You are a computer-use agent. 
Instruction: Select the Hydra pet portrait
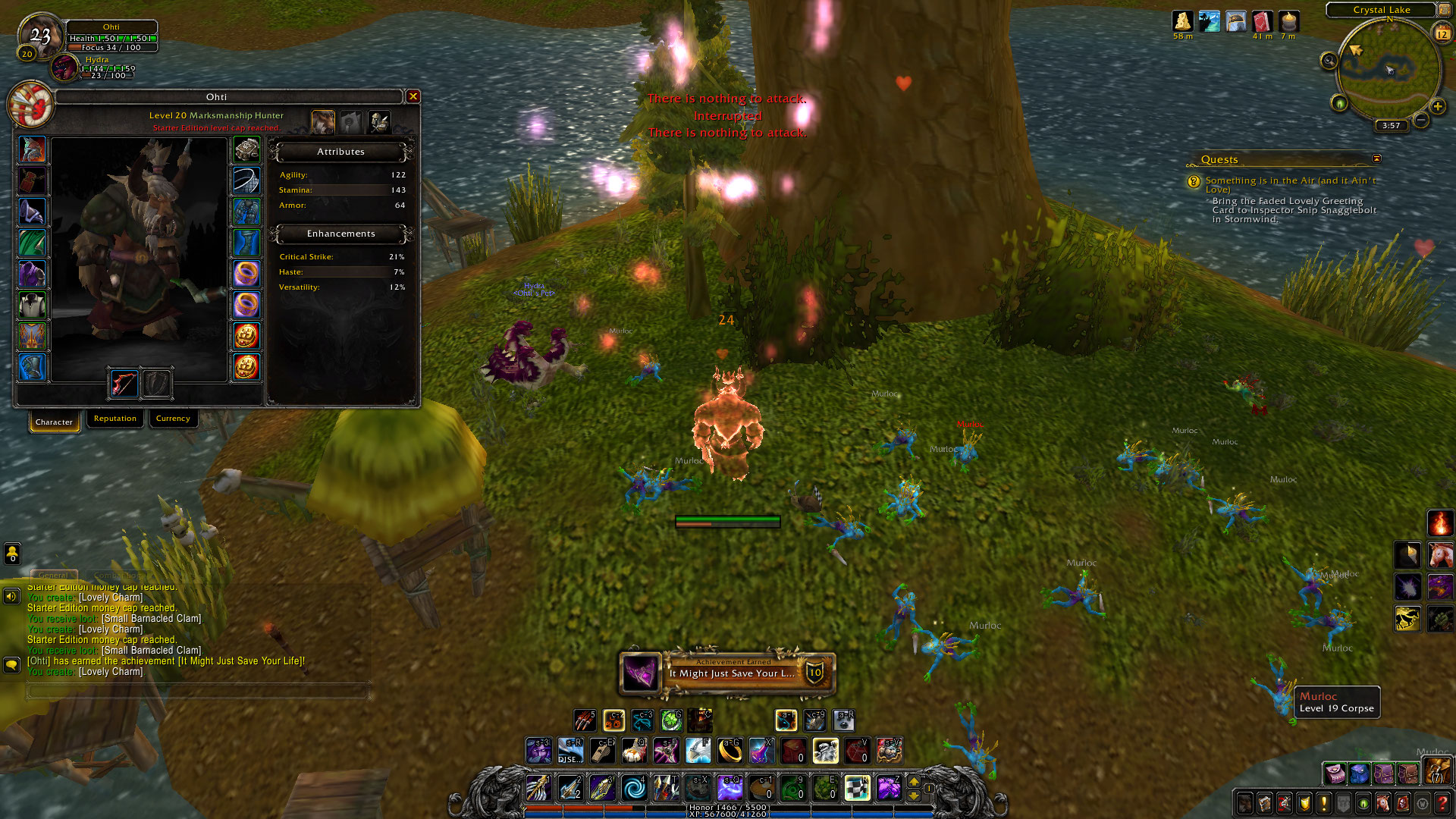coord(65,68)
